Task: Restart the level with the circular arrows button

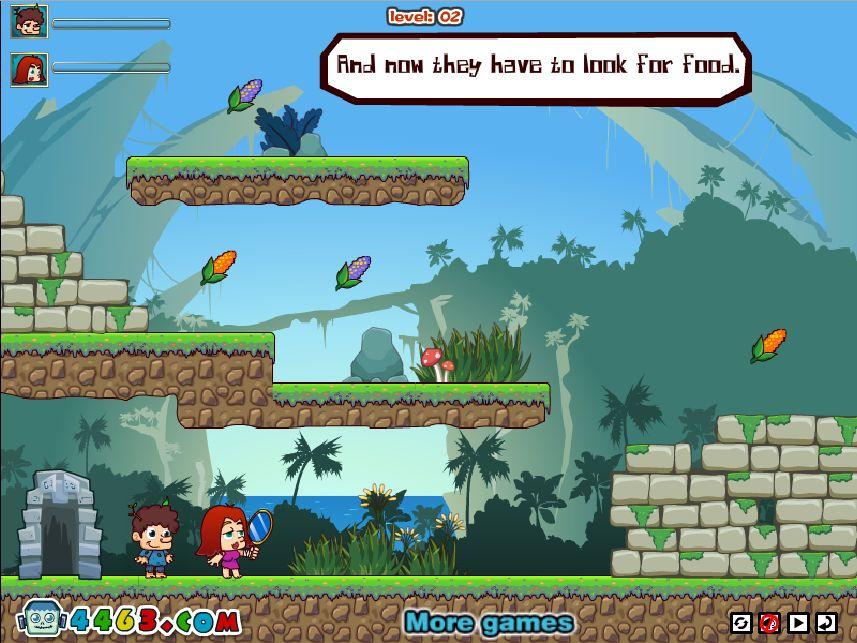Action: 740,623
